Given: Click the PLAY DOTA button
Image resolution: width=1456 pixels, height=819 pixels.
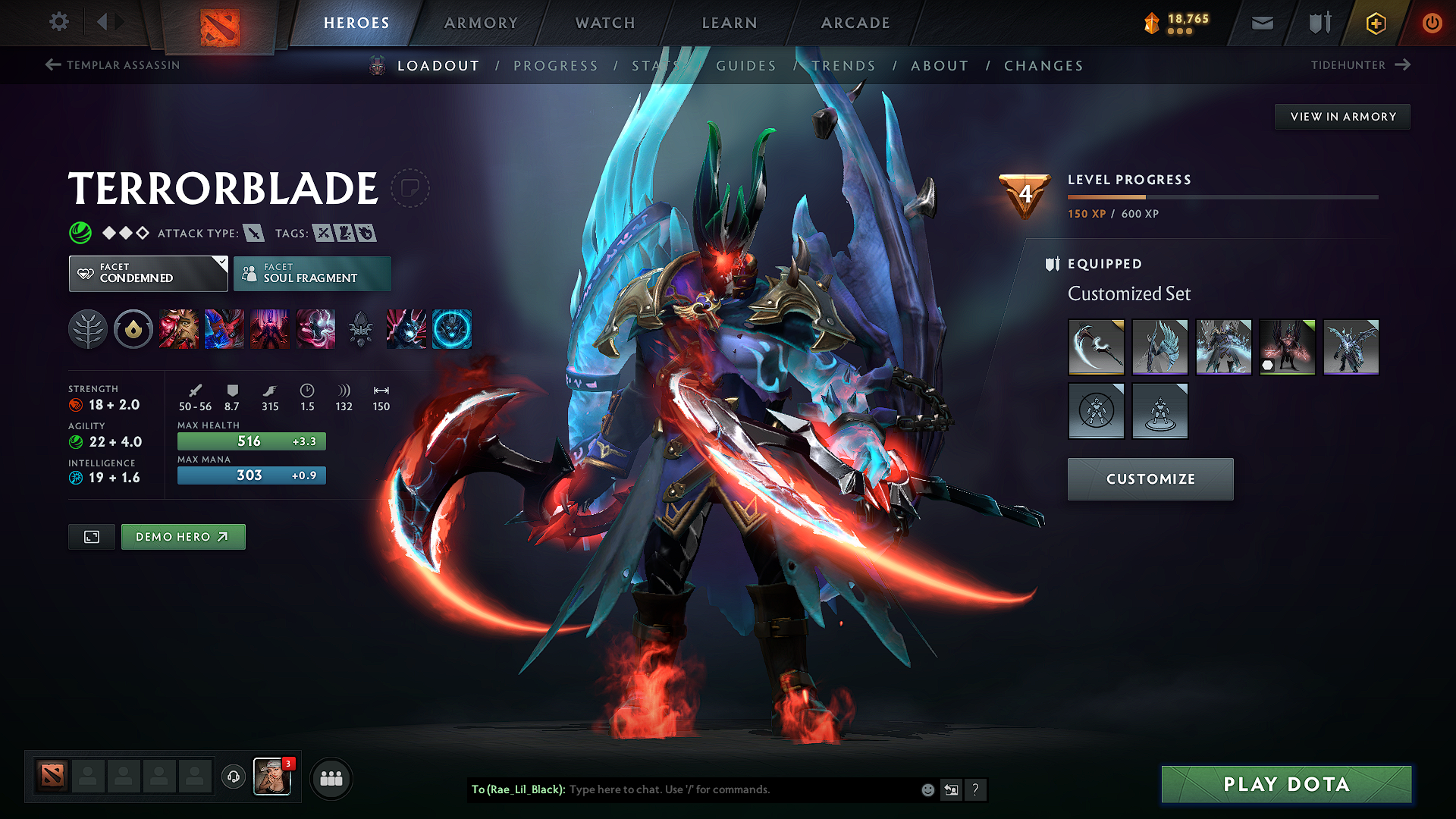Looking at the screenshot, I should tap(1285, 784).
